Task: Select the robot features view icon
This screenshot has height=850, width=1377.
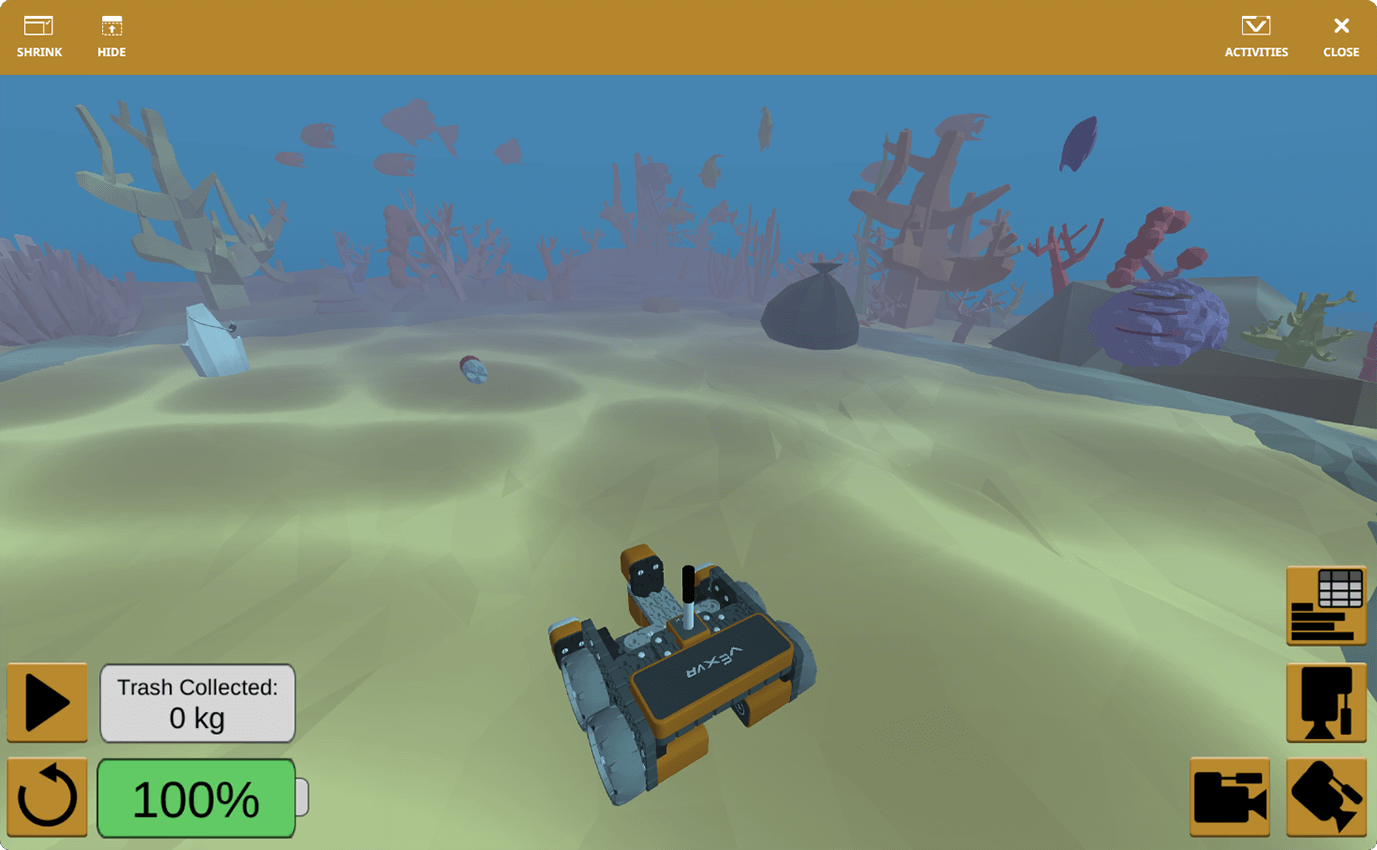Action: coord(1327,703)
